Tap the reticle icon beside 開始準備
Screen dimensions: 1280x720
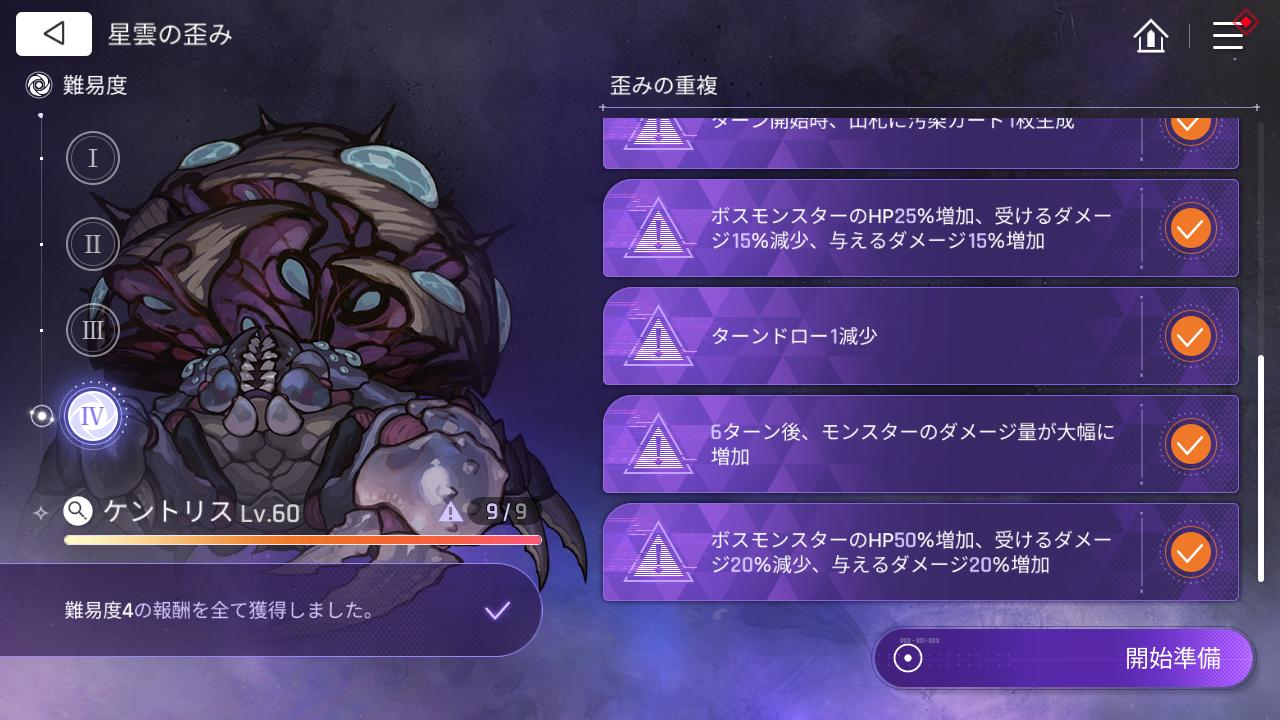coord(905,658)
